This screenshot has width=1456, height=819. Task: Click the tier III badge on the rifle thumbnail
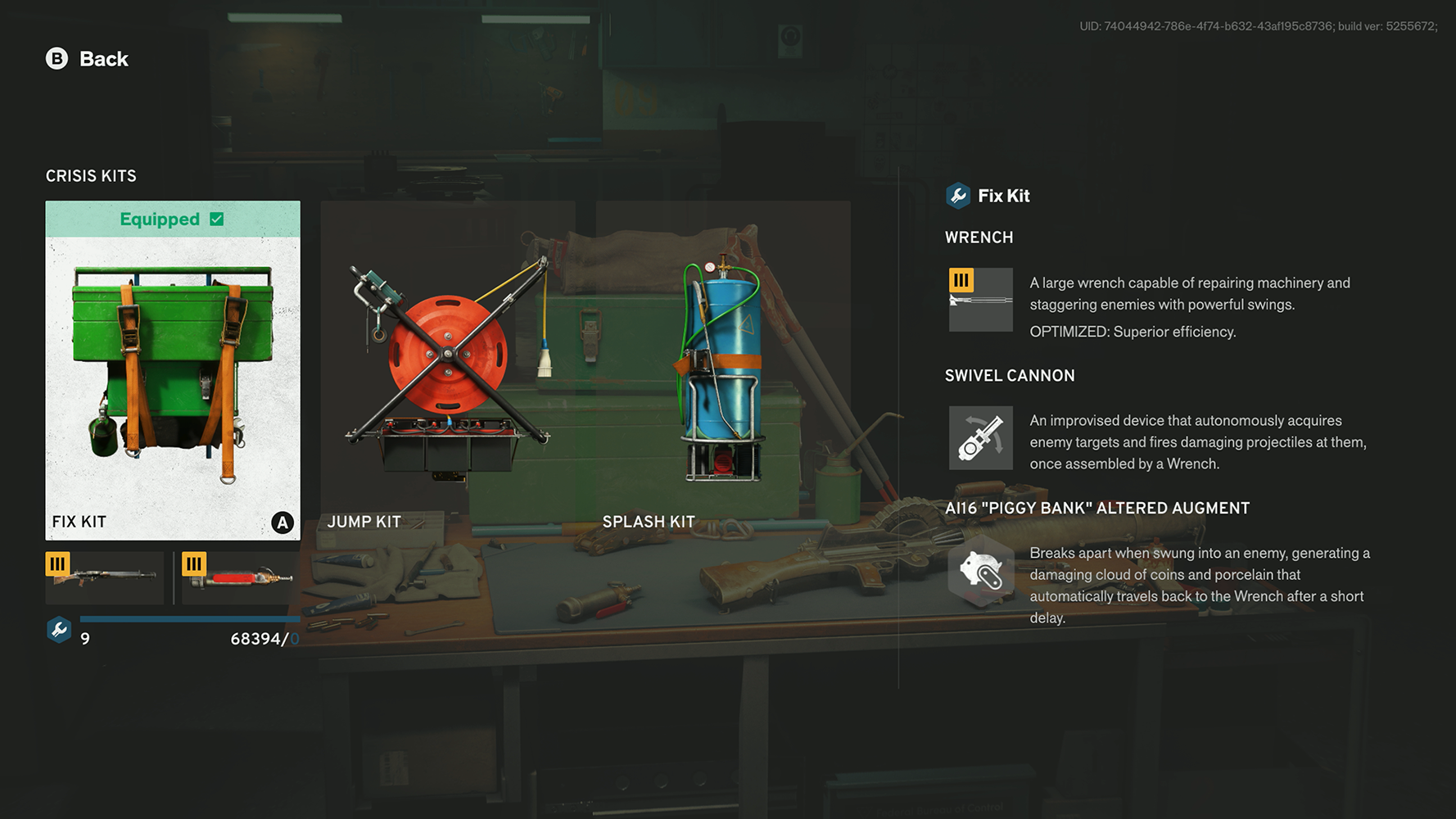tap(57, 563)
